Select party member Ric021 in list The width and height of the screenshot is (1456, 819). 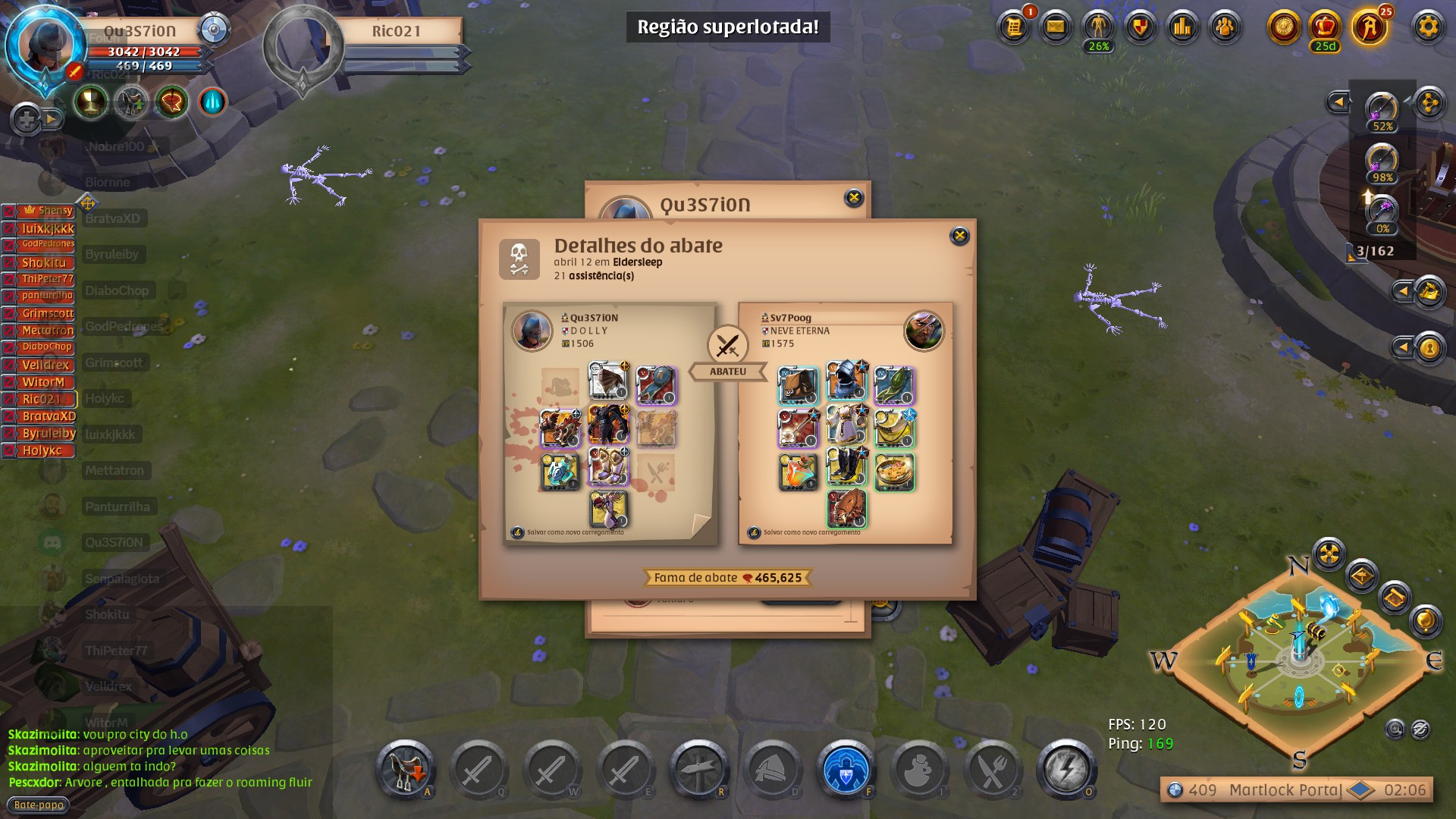coord(41,399)
